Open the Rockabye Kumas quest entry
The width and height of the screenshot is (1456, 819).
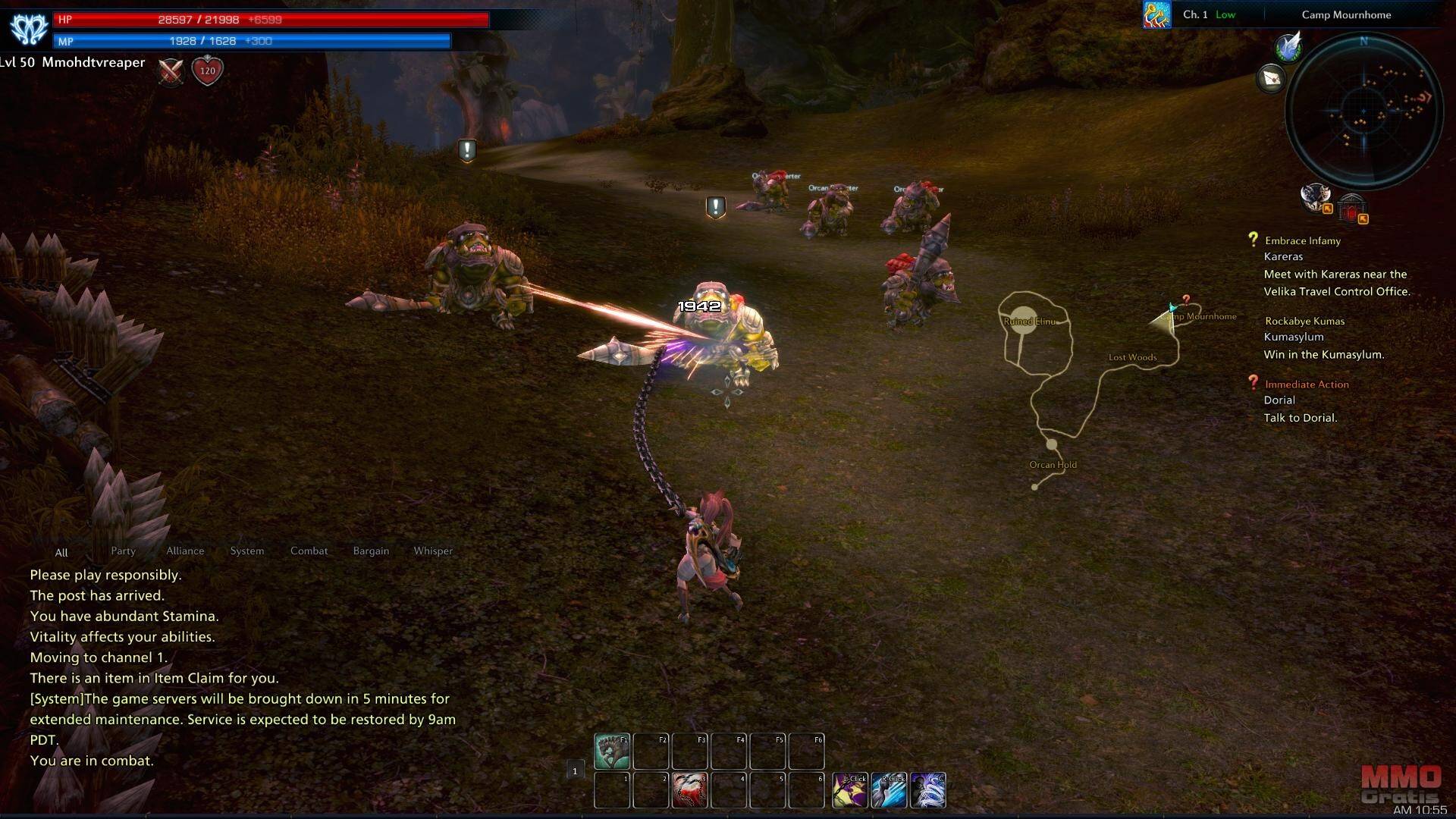(x=1304, y=322)
